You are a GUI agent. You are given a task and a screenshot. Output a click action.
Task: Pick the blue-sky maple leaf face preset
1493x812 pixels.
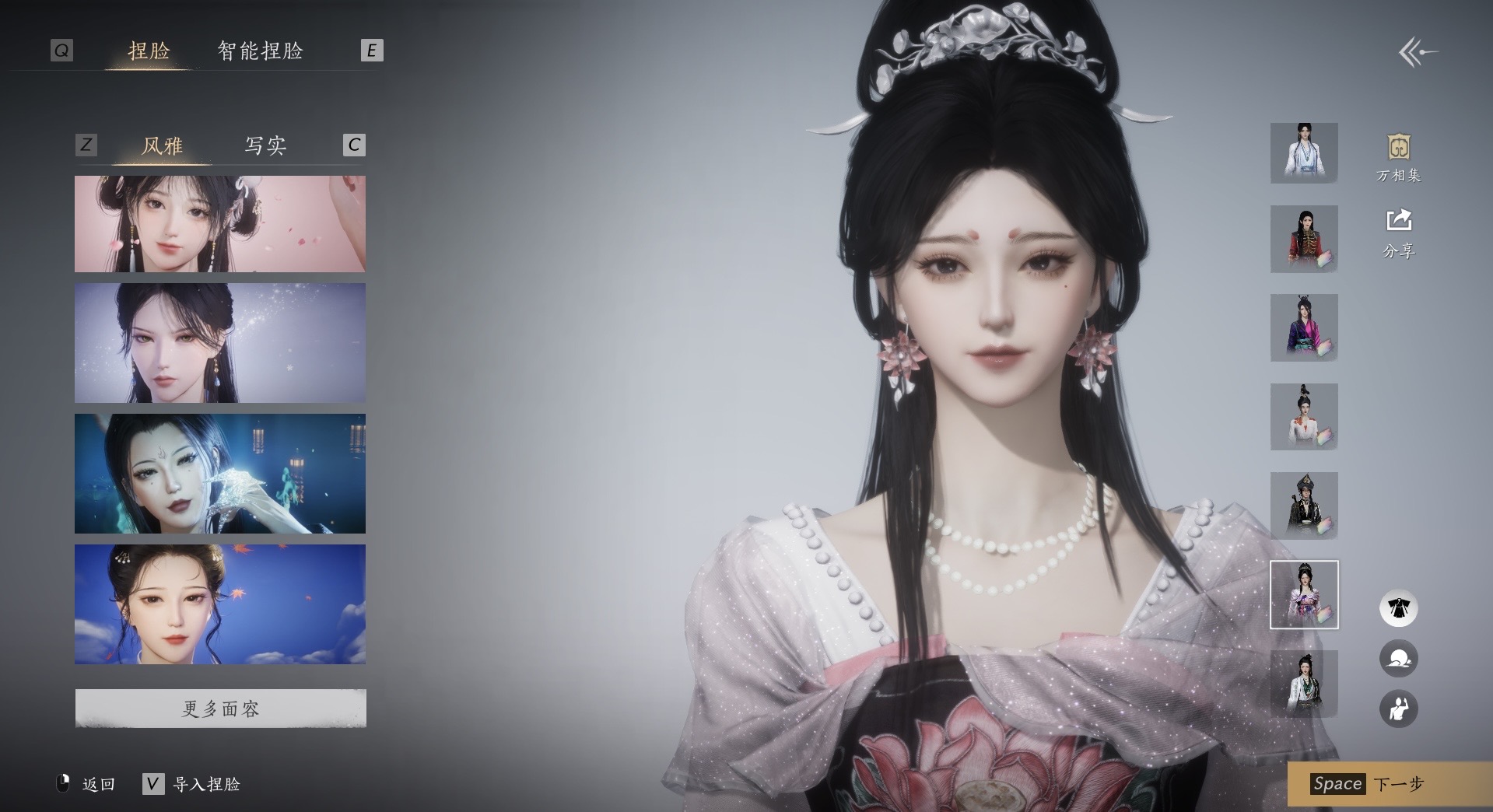click(x=220, y=604)
